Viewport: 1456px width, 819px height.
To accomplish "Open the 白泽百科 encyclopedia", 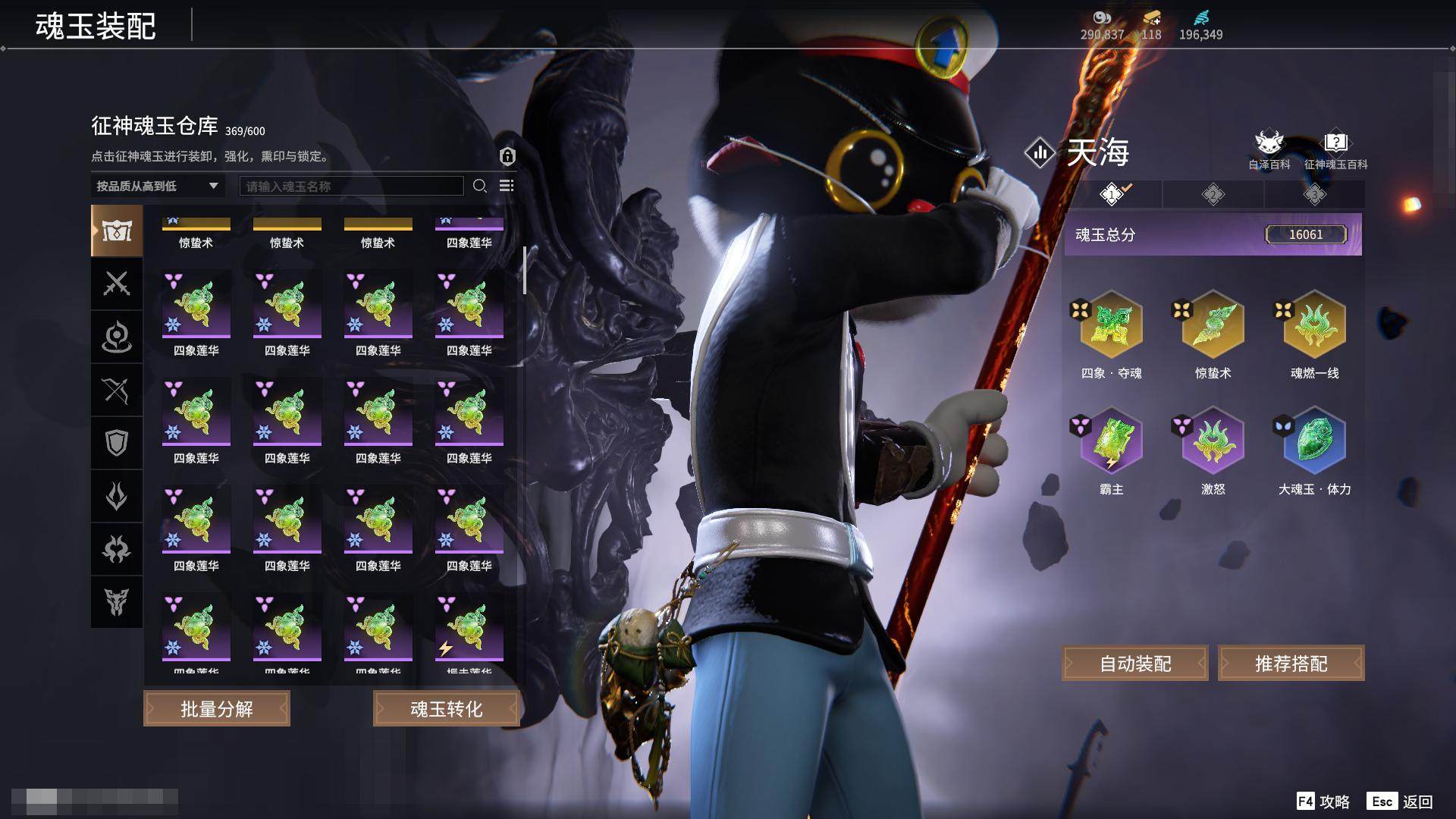I will pyautogui.click(x=1269, y=149).
